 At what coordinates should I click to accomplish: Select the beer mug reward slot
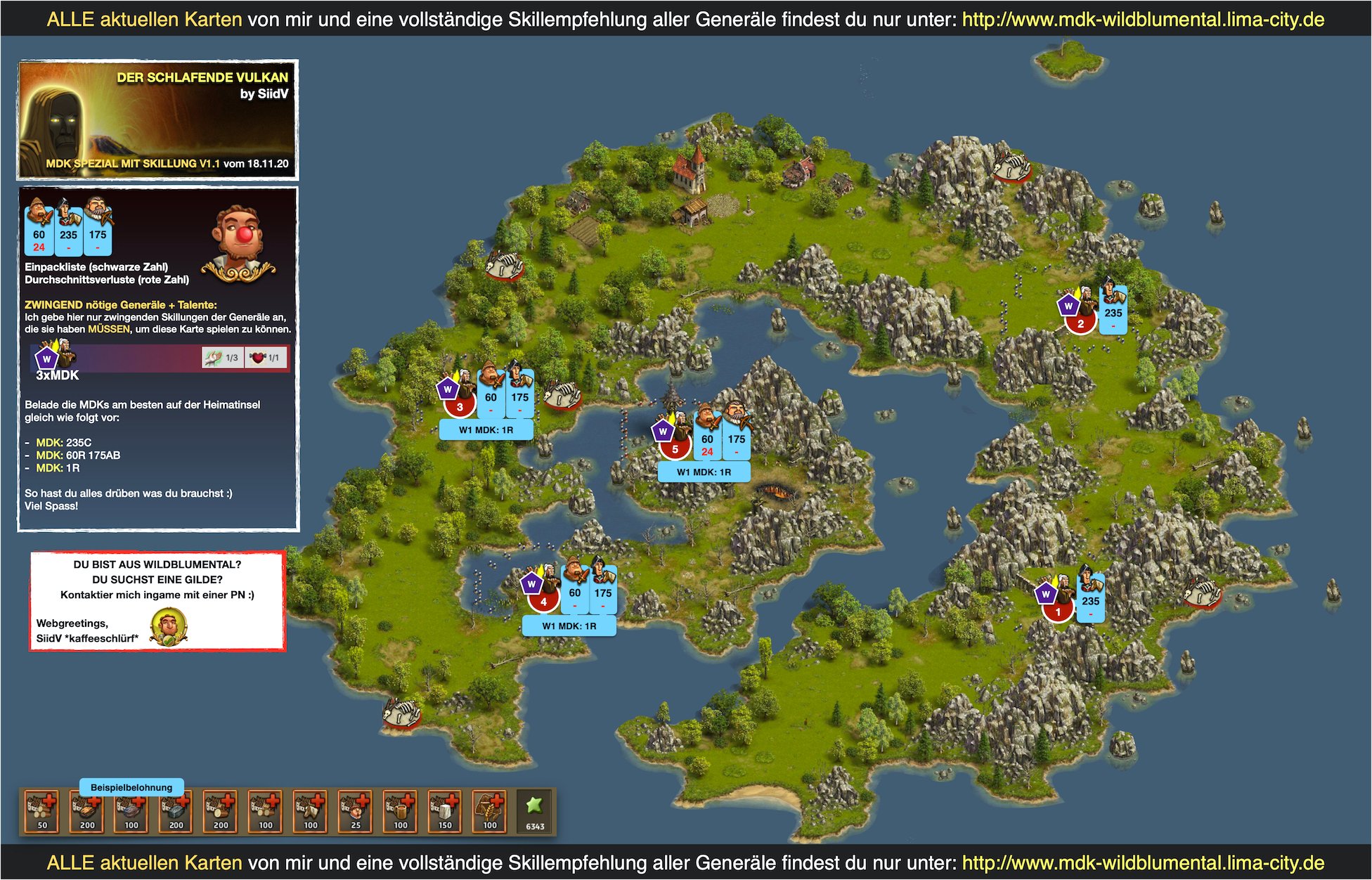pos(400,812)
